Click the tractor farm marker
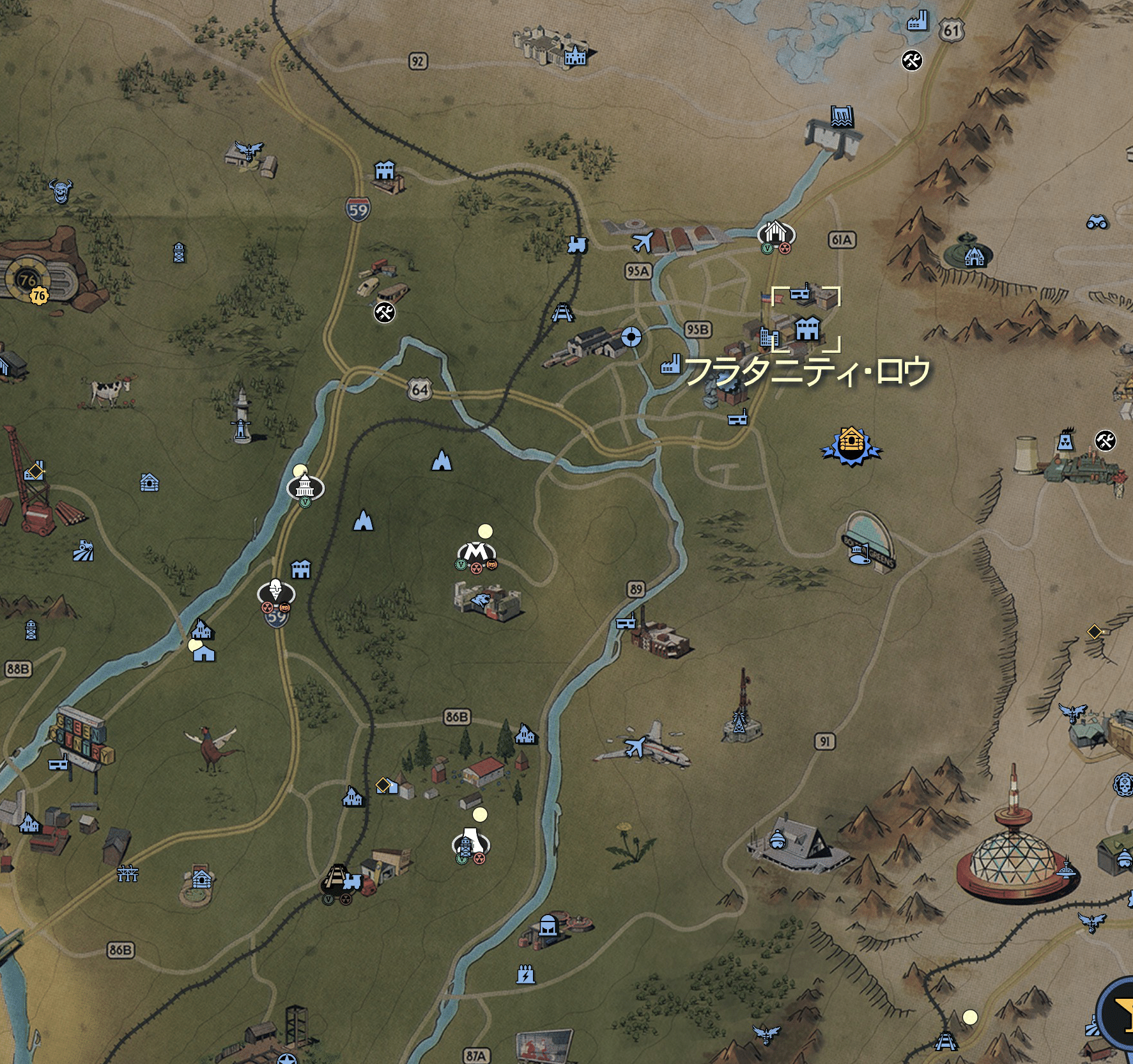Image resolution: width=1133 pixels, height=1064 pixels. pyautogui.click(x=83, y=551)
